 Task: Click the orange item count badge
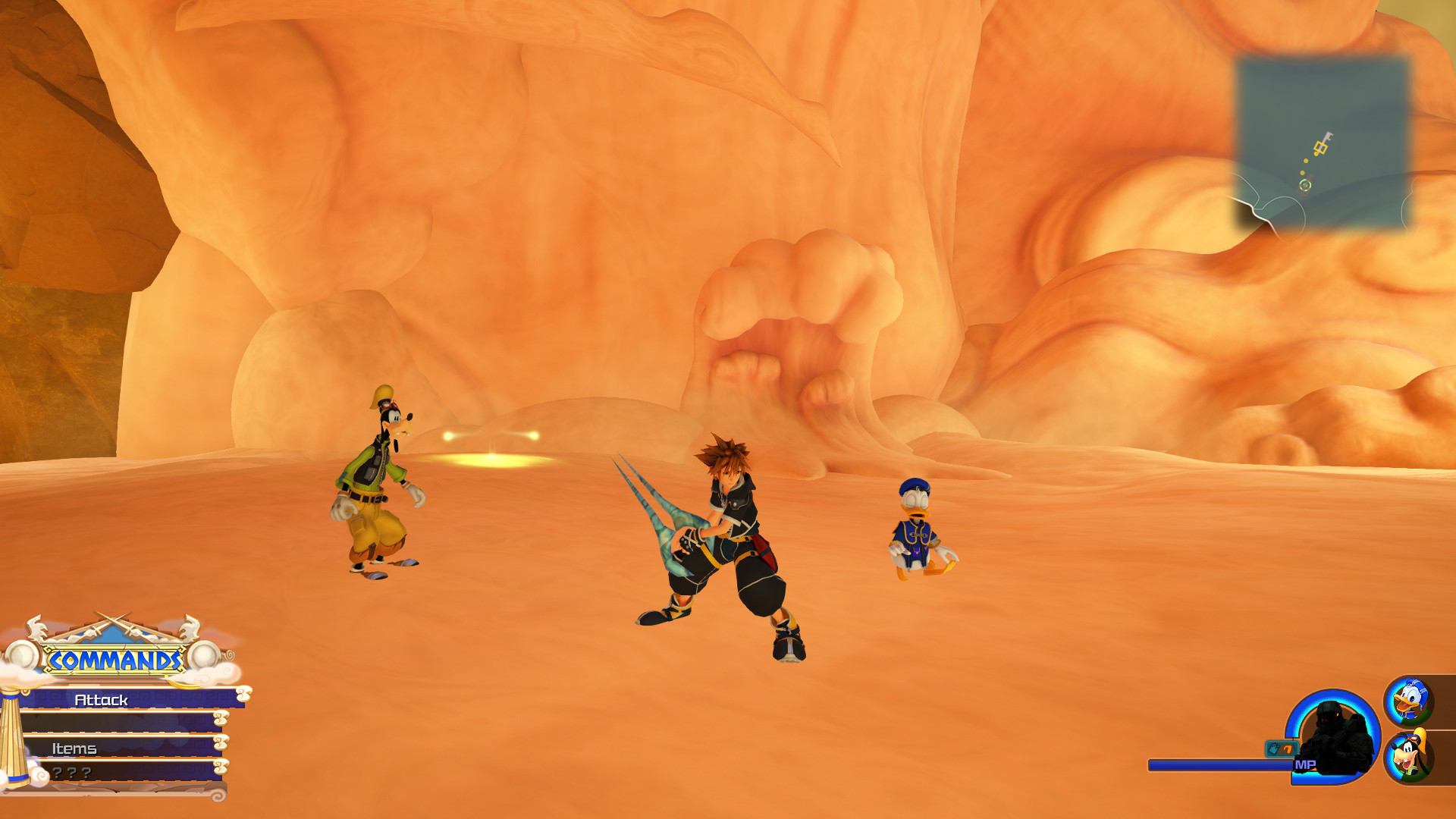click(1289, 749)
